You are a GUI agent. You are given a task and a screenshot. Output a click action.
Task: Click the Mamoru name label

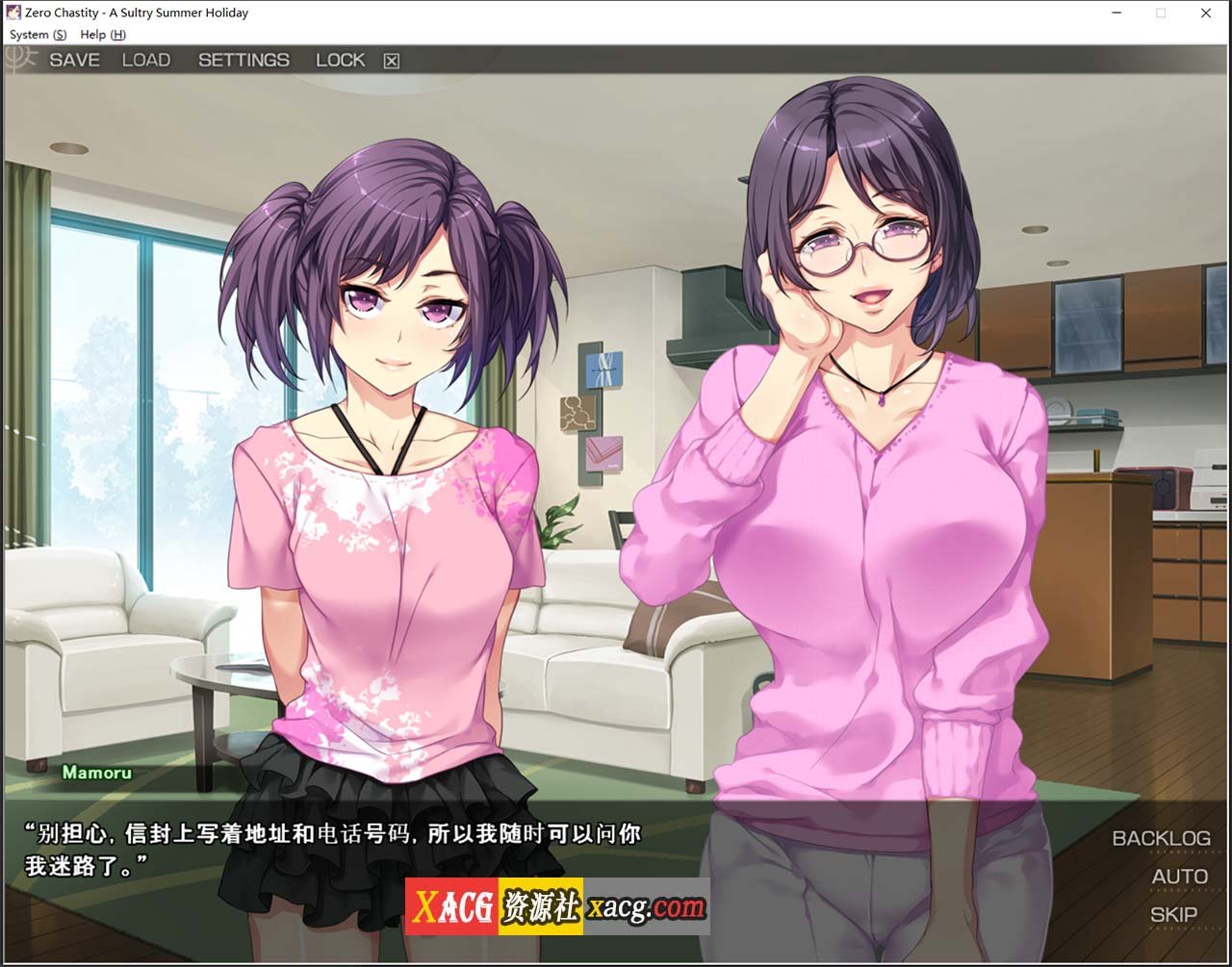(x=96, y=773)
